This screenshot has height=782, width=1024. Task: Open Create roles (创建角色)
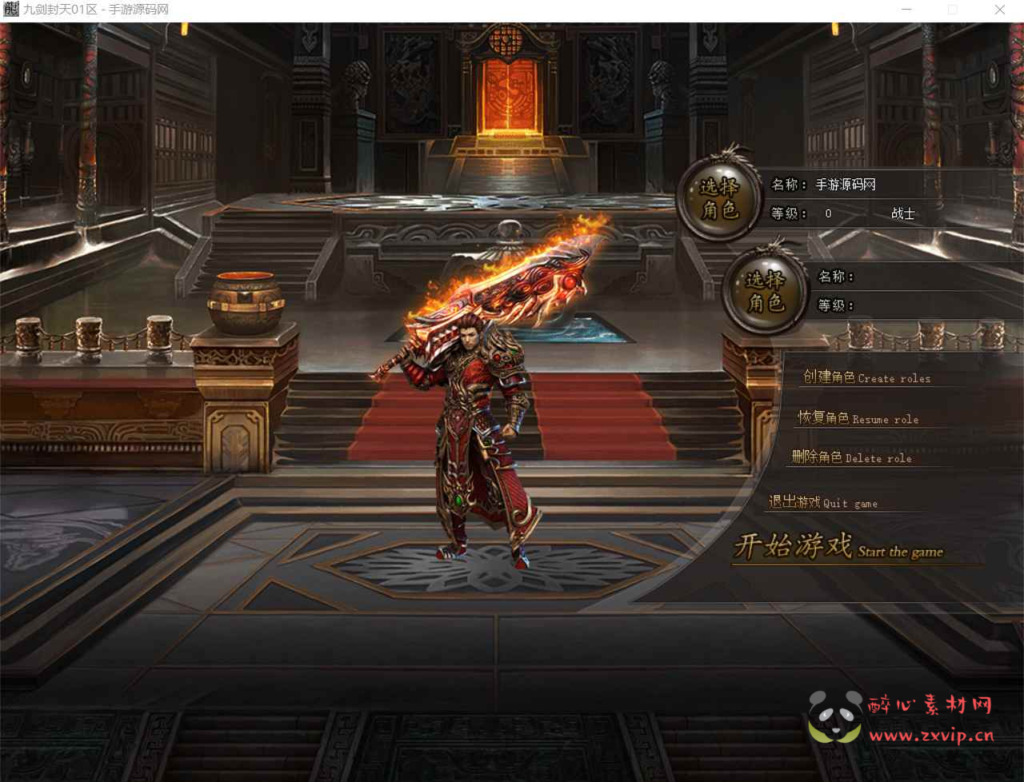(866, 378)
